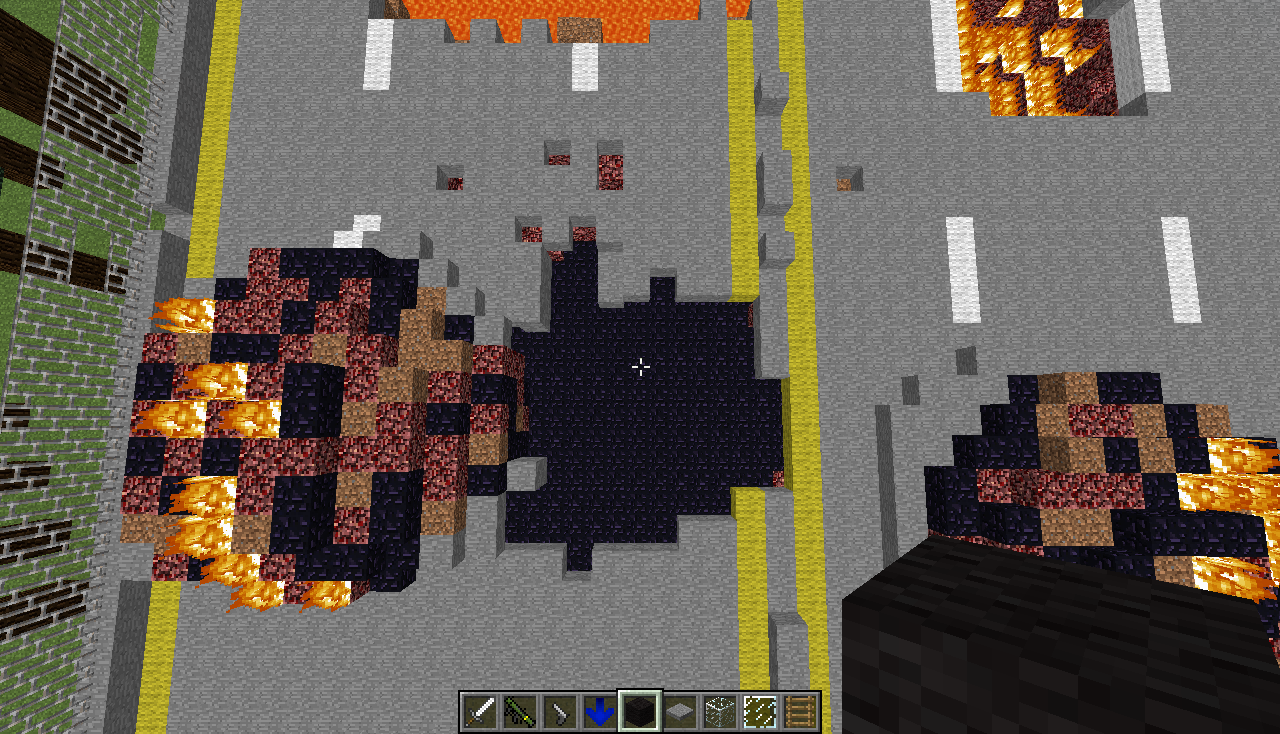Select the glass block hotbar slot
Viewport: 1280px width, 734px height.
[720, 711]
